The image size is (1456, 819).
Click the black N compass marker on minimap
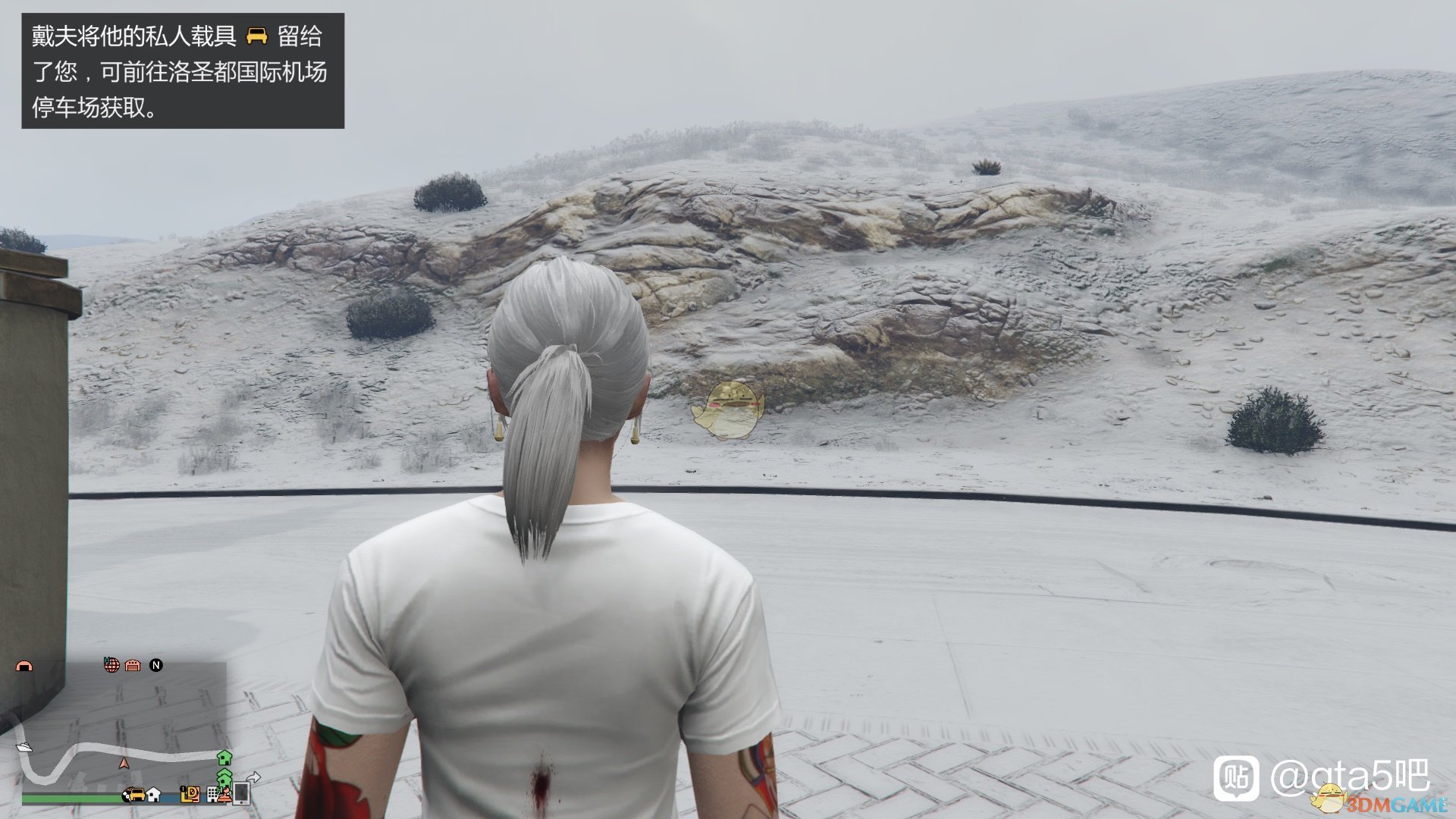click(x=156, y=666)
